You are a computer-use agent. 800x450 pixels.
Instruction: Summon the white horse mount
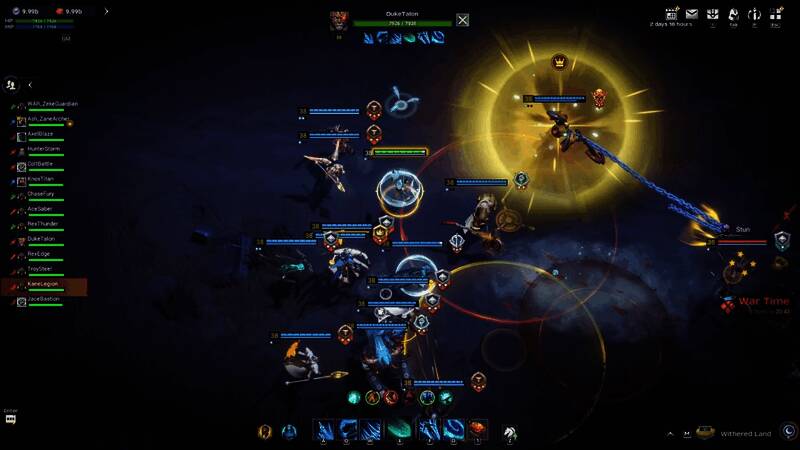coord(509,432)
